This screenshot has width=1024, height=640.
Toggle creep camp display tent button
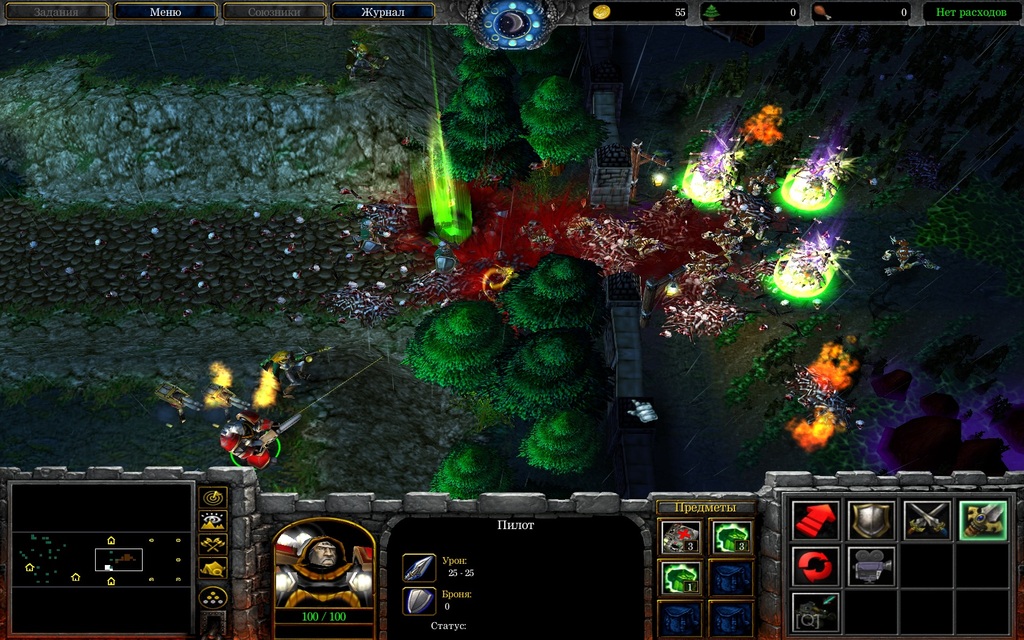click(214, 569)
